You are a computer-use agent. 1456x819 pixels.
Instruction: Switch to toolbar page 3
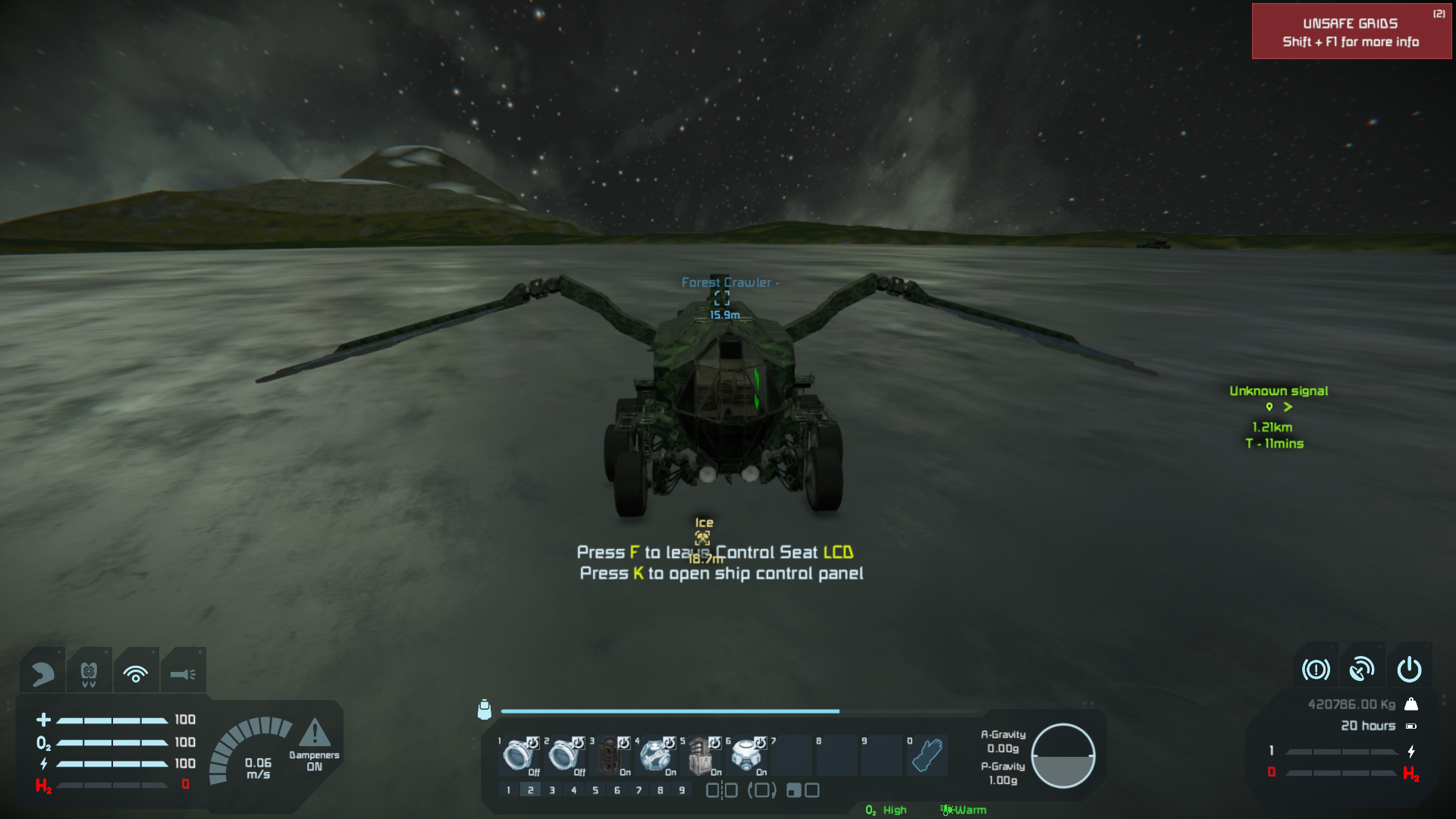[552, 790]
